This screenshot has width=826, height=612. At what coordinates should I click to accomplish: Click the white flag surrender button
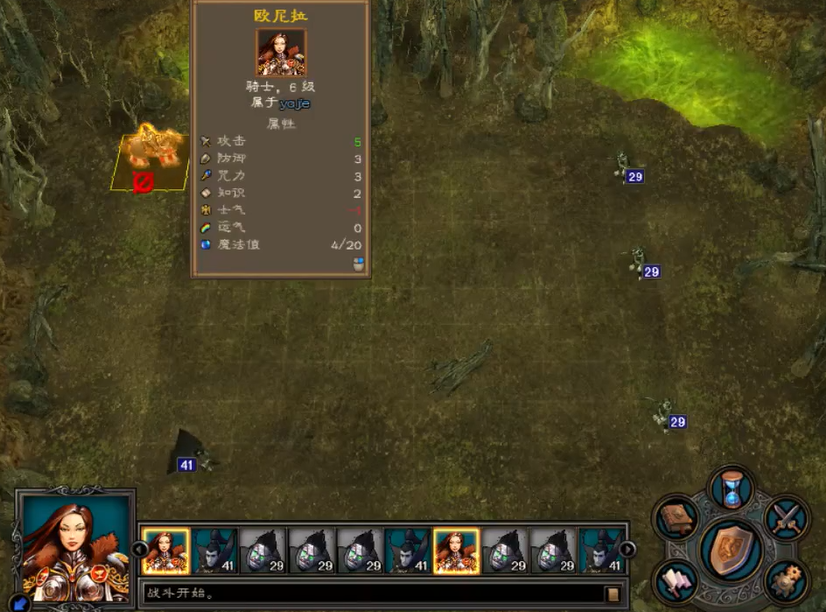click(x=678, y=581)
